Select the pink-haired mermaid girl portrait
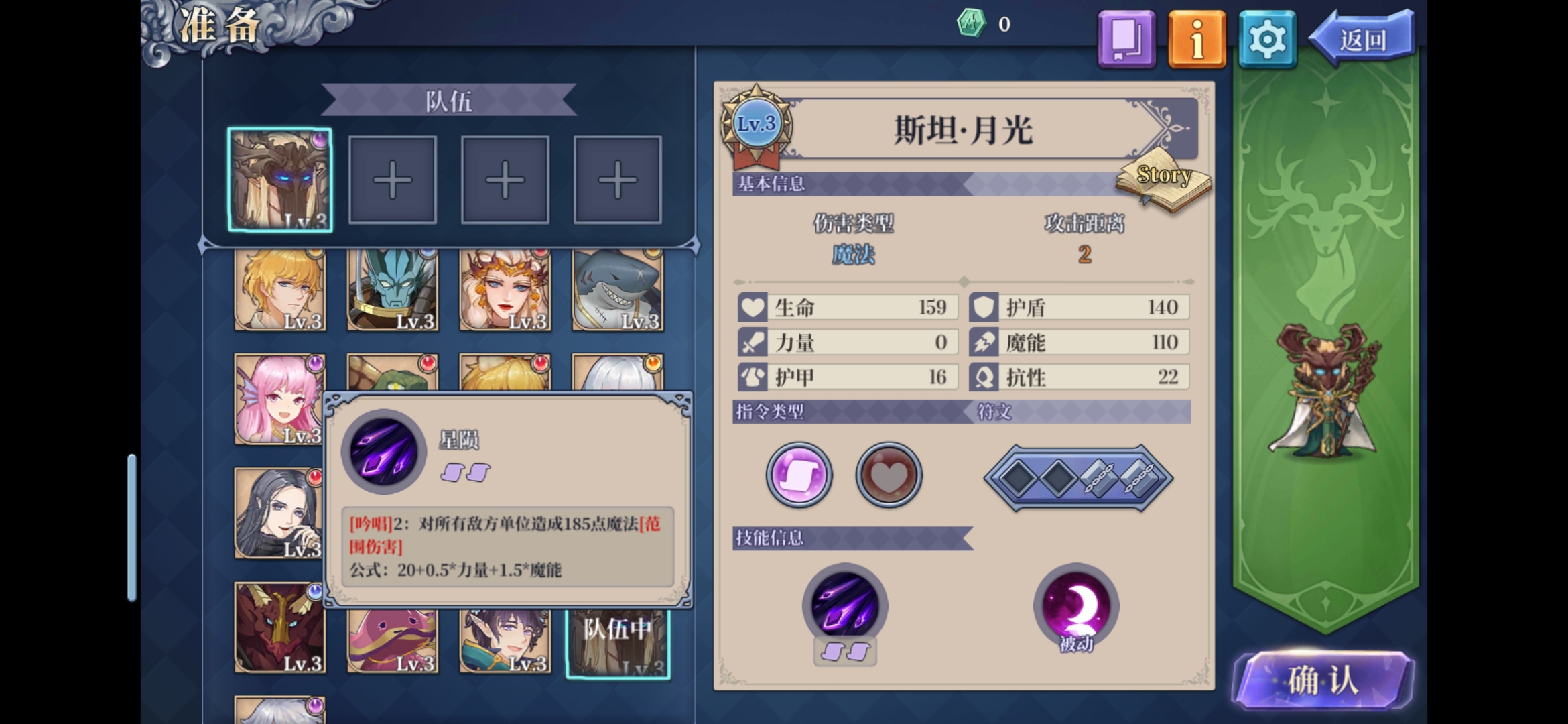 279,400
